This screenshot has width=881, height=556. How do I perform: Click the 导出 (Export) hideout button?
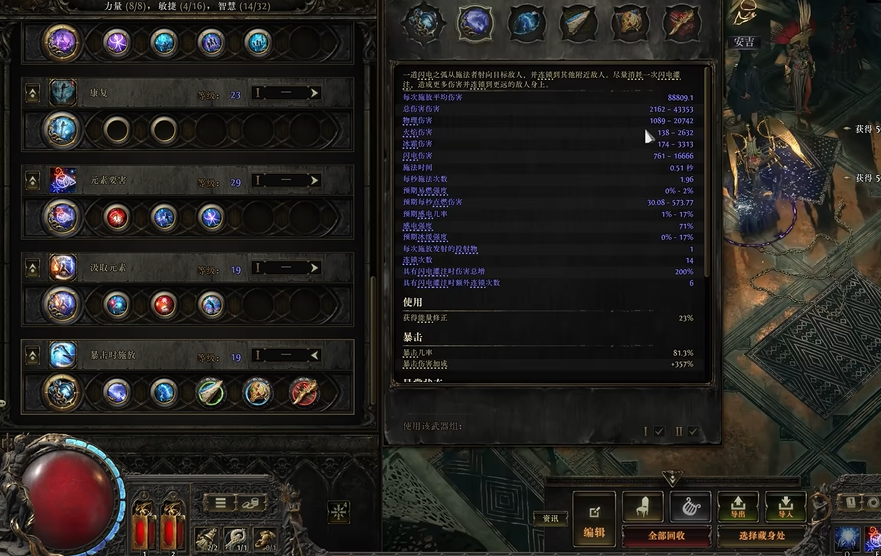tap(738, 507)
